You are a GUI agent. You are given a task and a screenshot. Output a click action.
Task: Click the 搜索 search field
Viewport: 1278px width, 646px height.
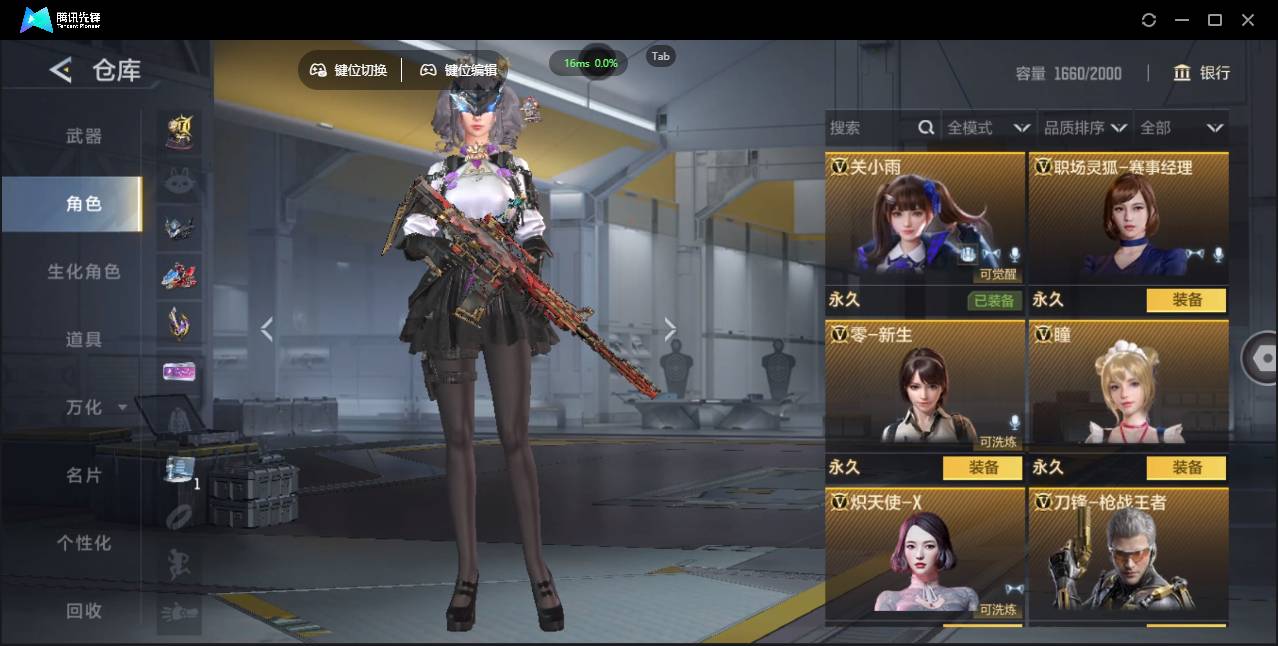(872, 128)
